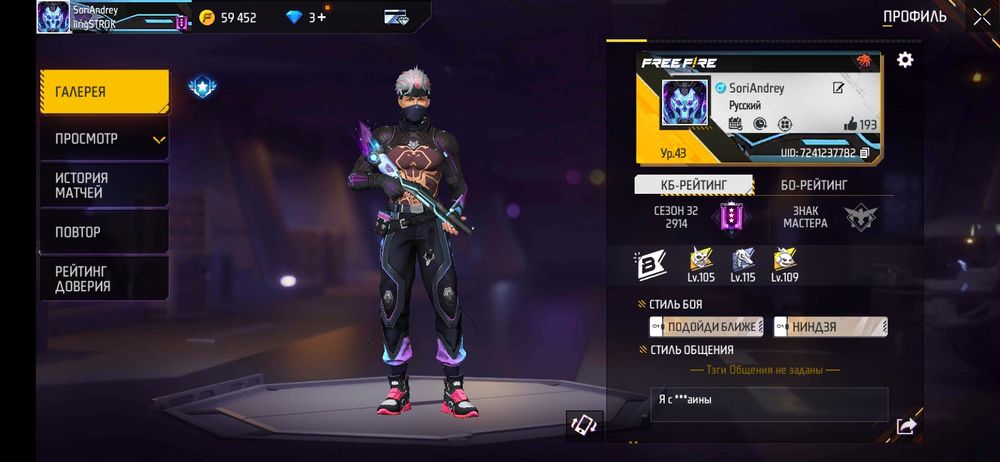This screenshot has height=462, width=1000.
Task: Edit the SoriAndrey nickname
Action: (x=839, y=88)
